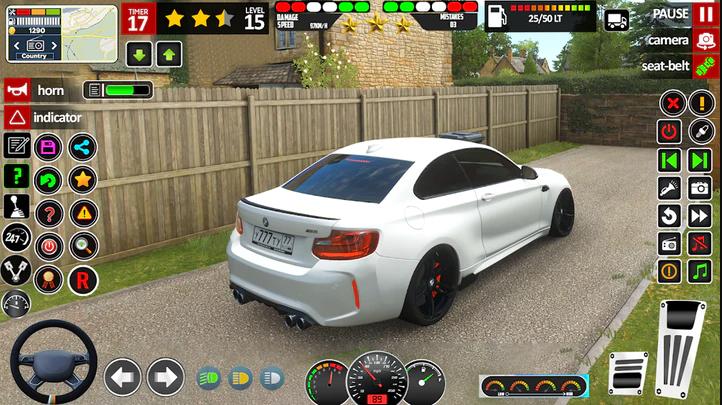Screen dimensions: 722x405
Task: Open the green music note icon
Action: coord(699,270)
